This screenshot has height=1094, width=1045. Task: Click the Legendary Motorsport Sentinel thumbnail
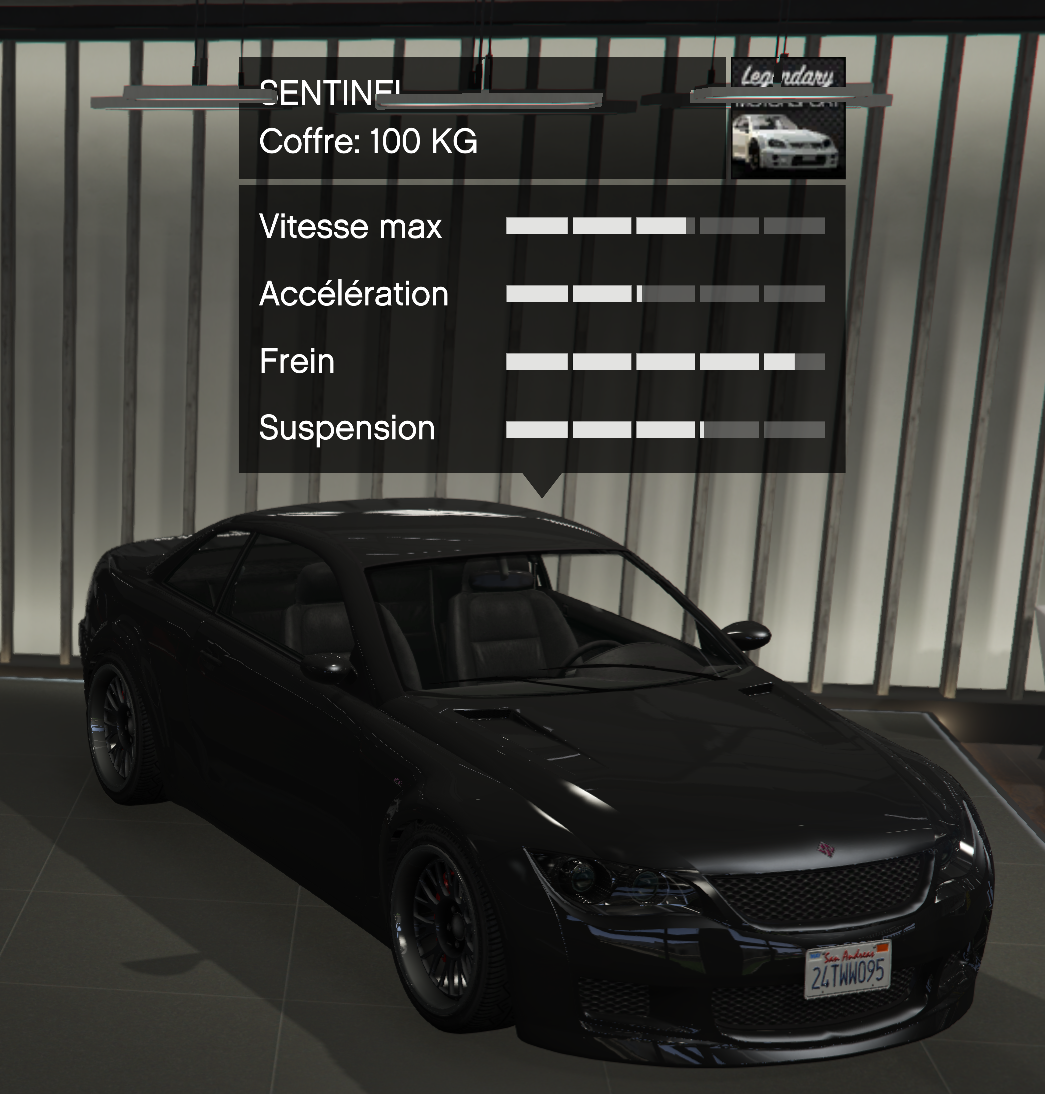[788, 120]
